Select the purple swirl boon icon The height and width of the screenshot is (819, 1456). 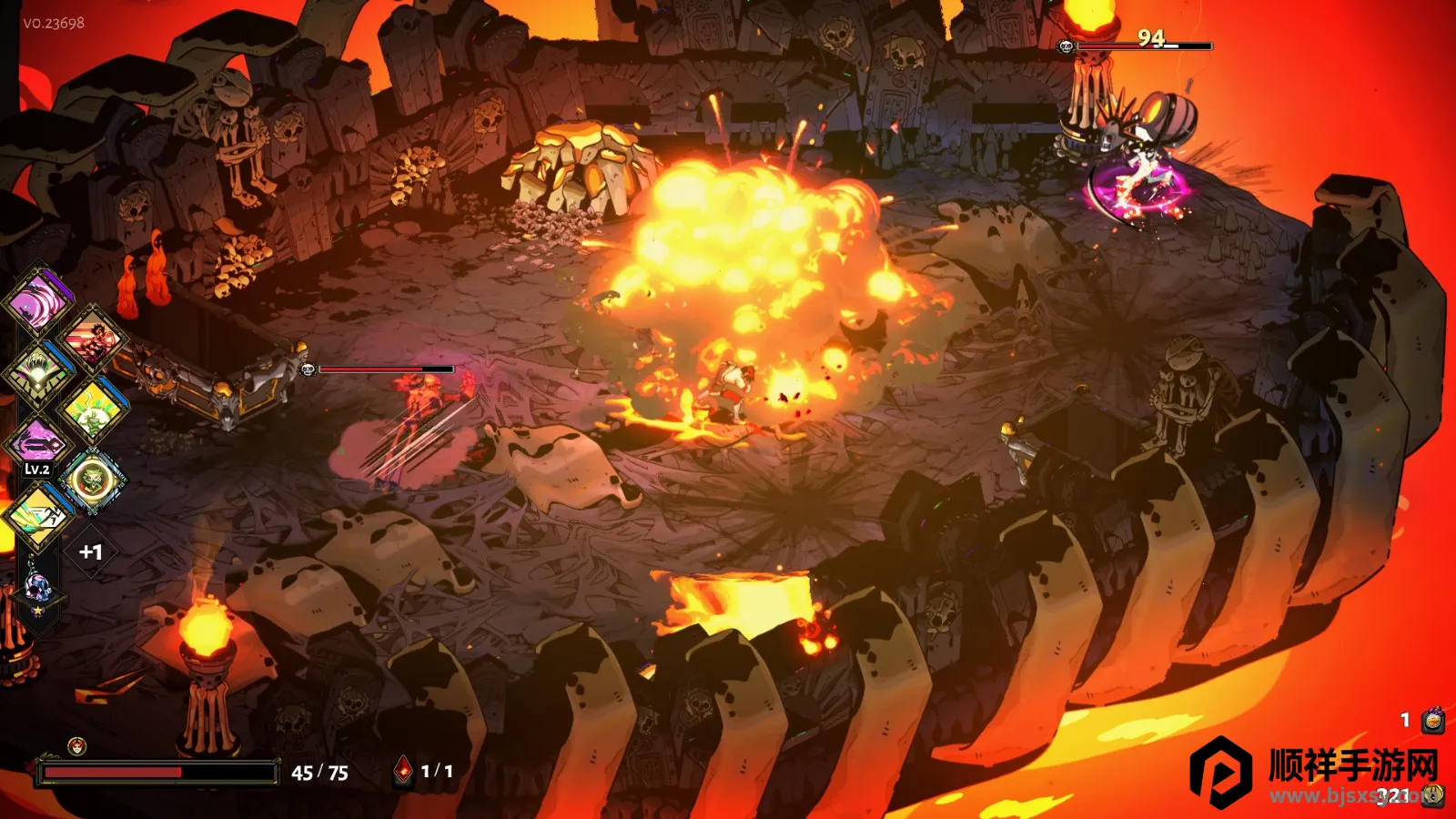point(39,300)
